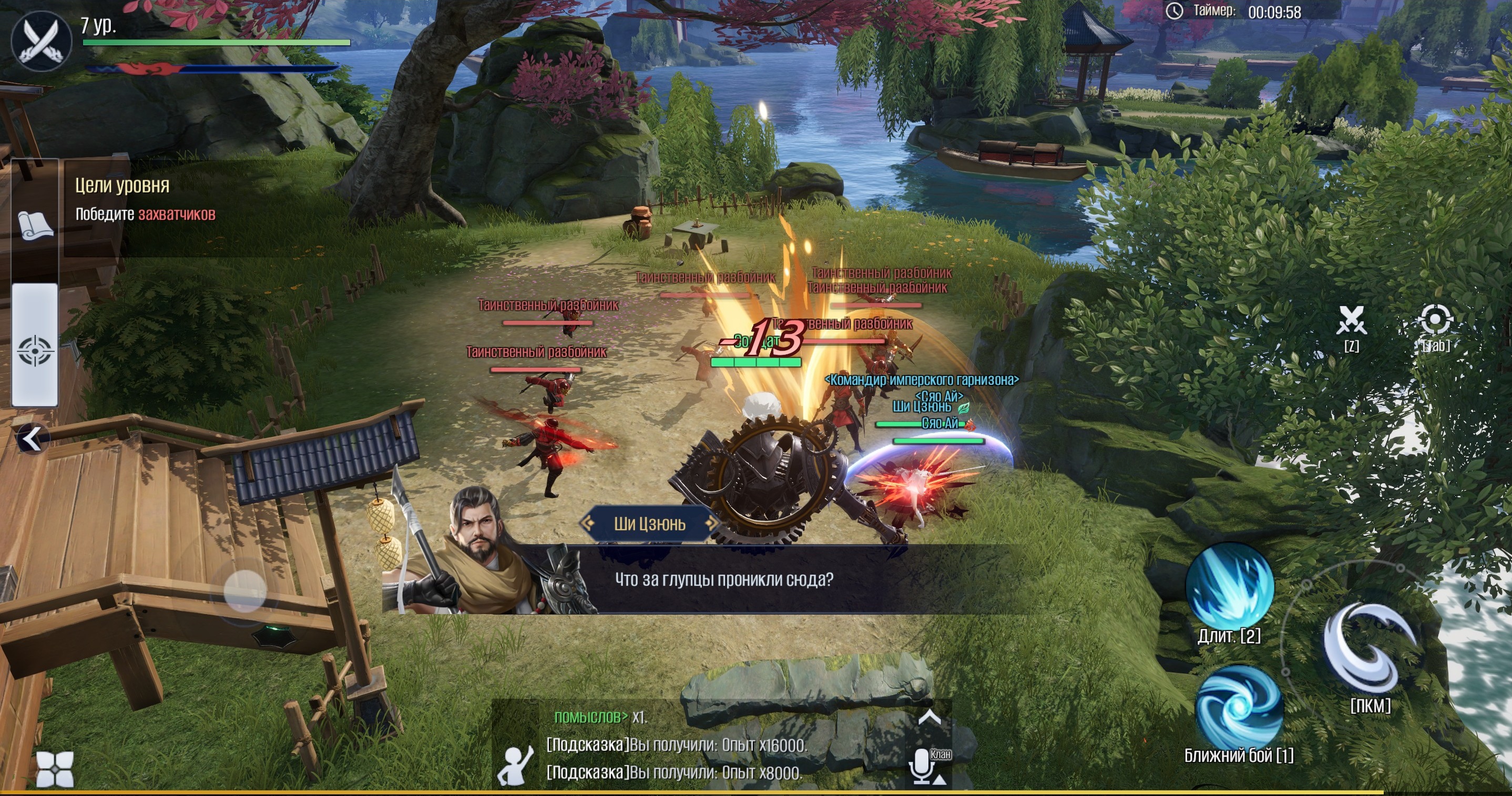This screenshot has width=1512, height=796.
Task: Select the Tab target-lock icon
Action: tap(1435, 321)
